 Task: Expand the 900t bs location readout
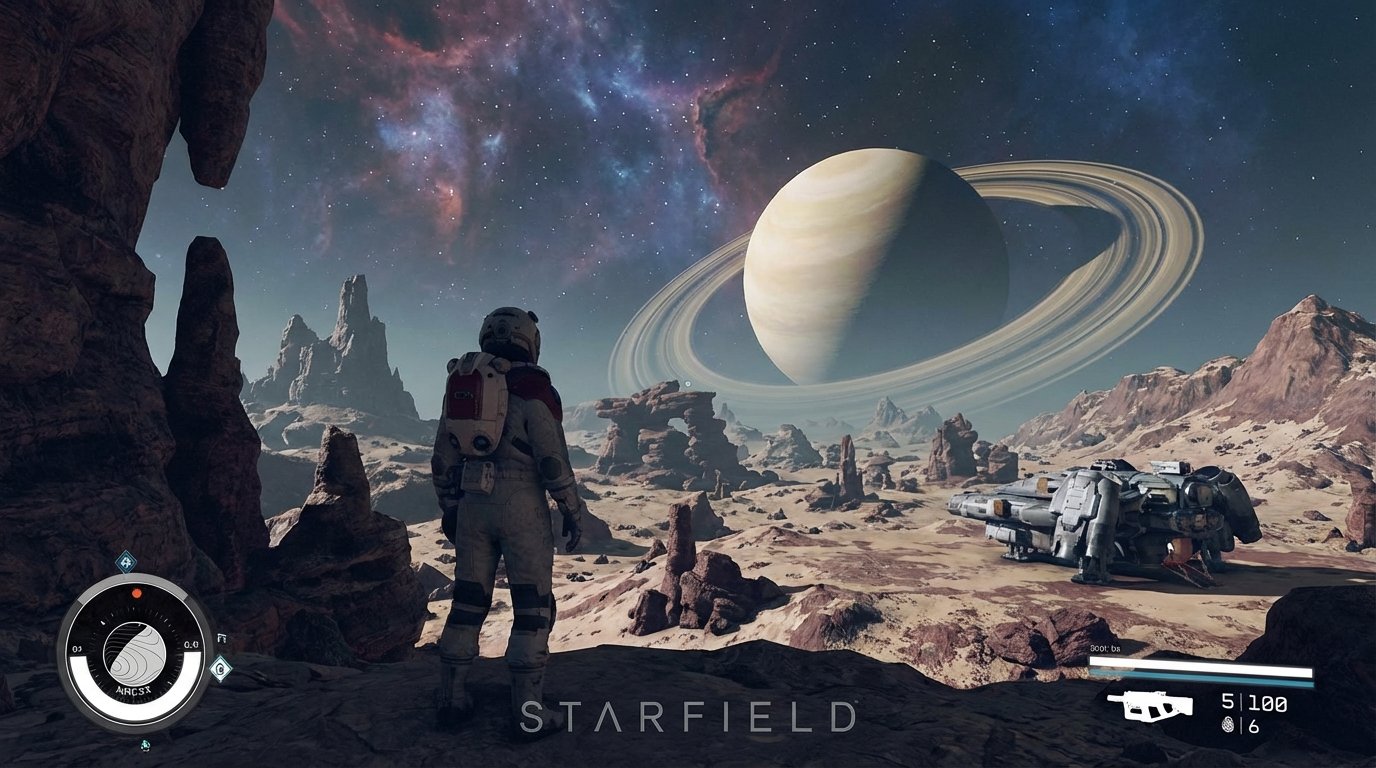tap(1105, 648)
